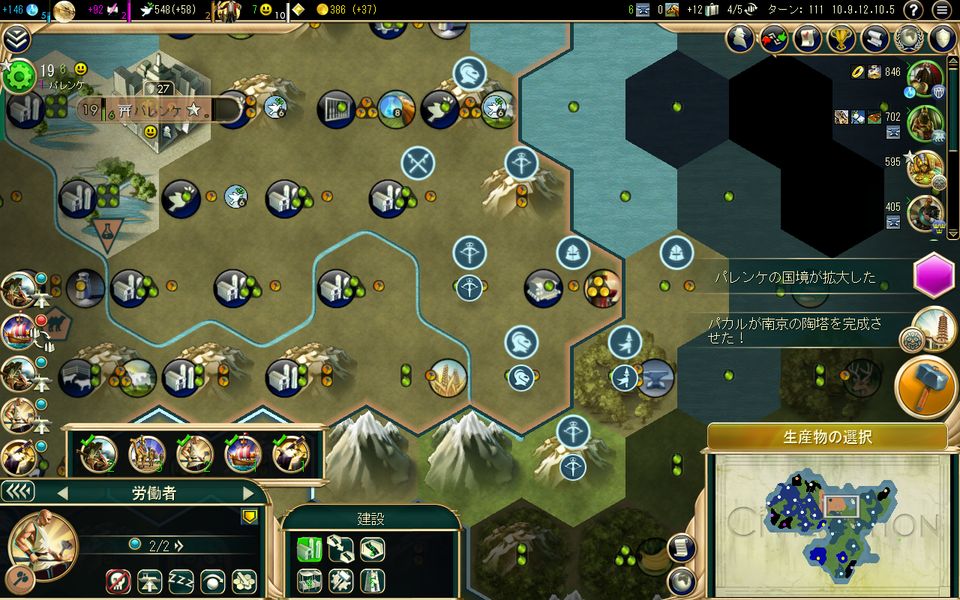Open the Porcelain Tower wonder notification
960x600 pixels.
[x=934, y=329]
